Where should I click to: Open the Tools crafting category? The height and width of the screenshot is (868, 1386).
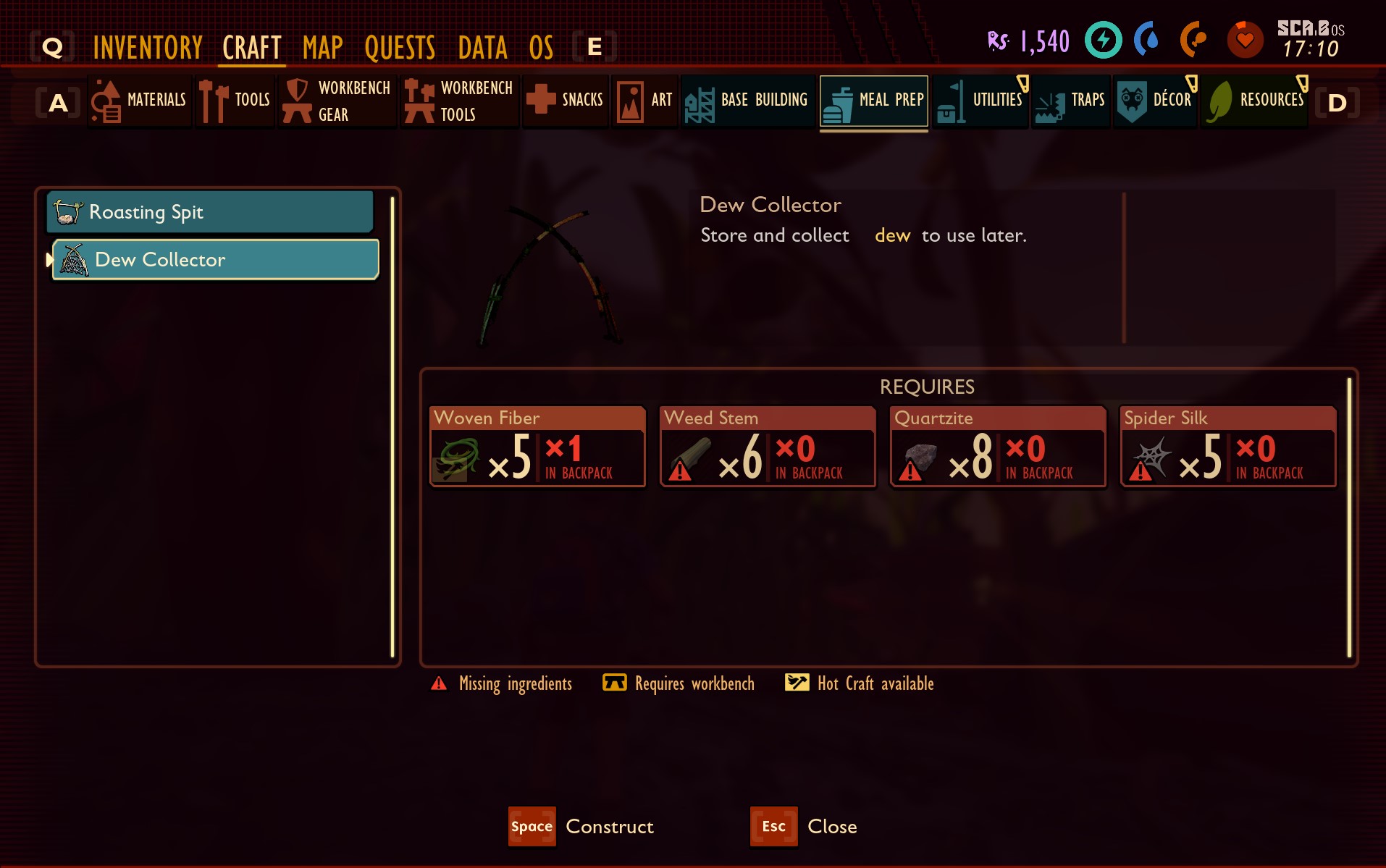pyautogui.click(x=214, y=101)
